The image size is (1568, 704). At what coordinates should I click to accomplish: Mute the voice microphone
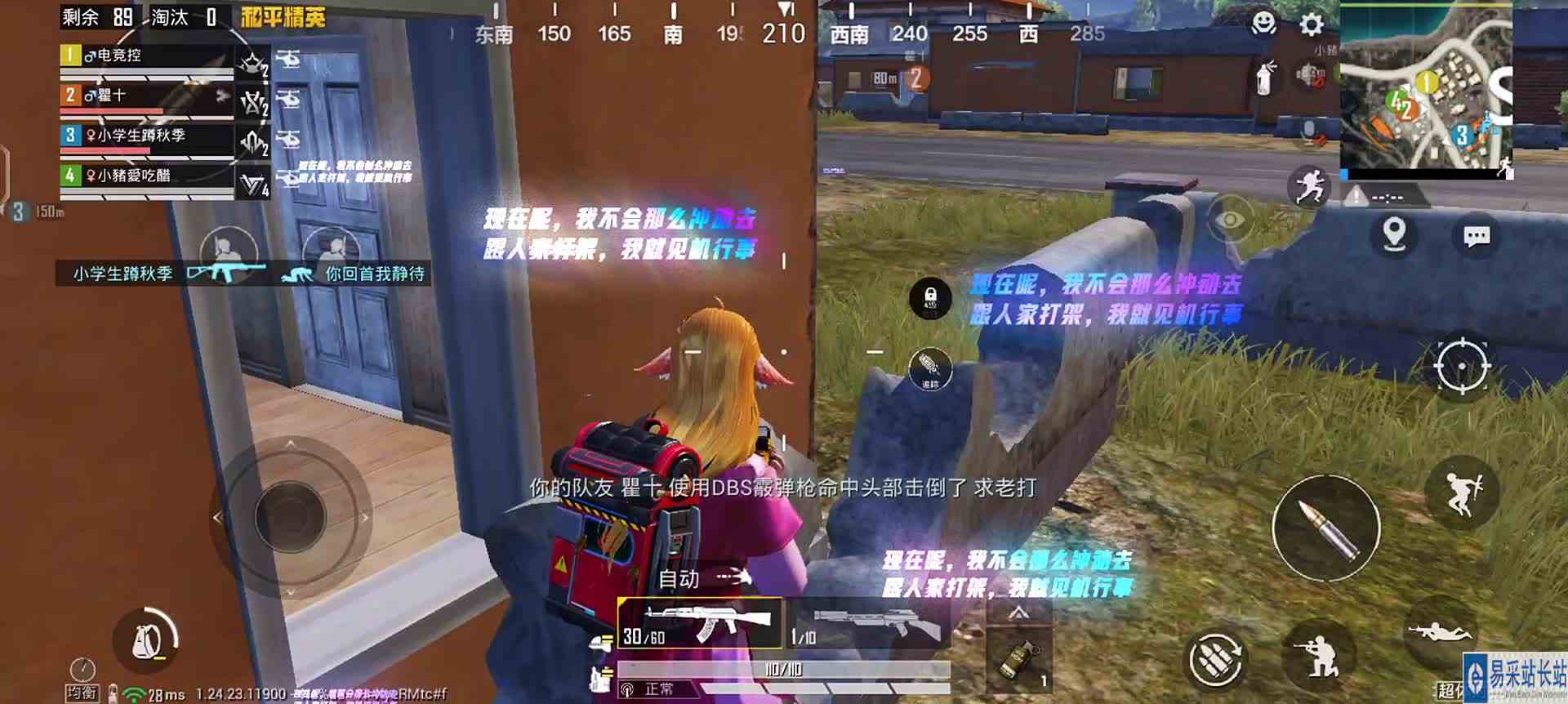[1307, 129]
